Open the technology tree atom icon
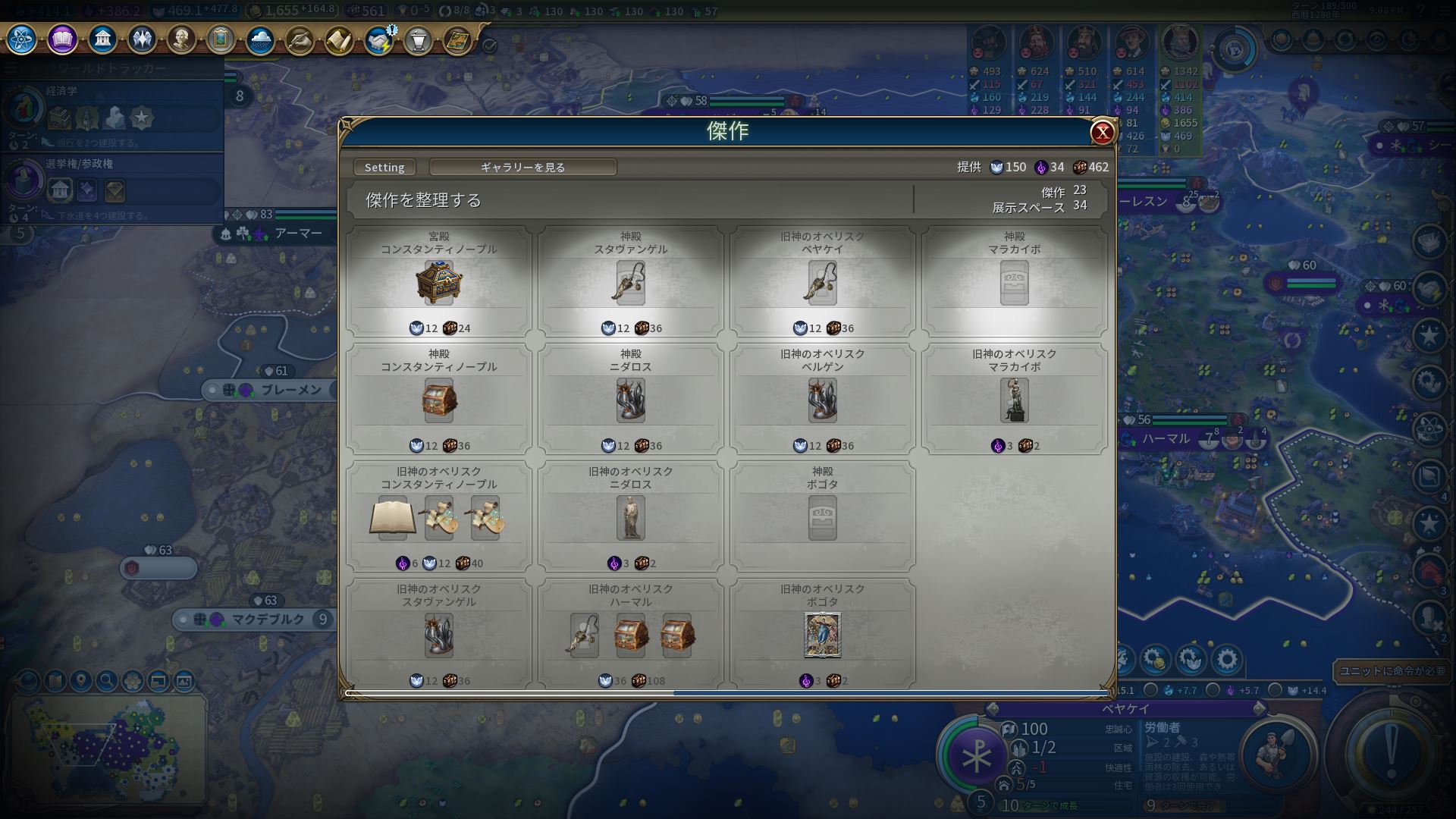1456x819 pixels. (x=22, y=39)
